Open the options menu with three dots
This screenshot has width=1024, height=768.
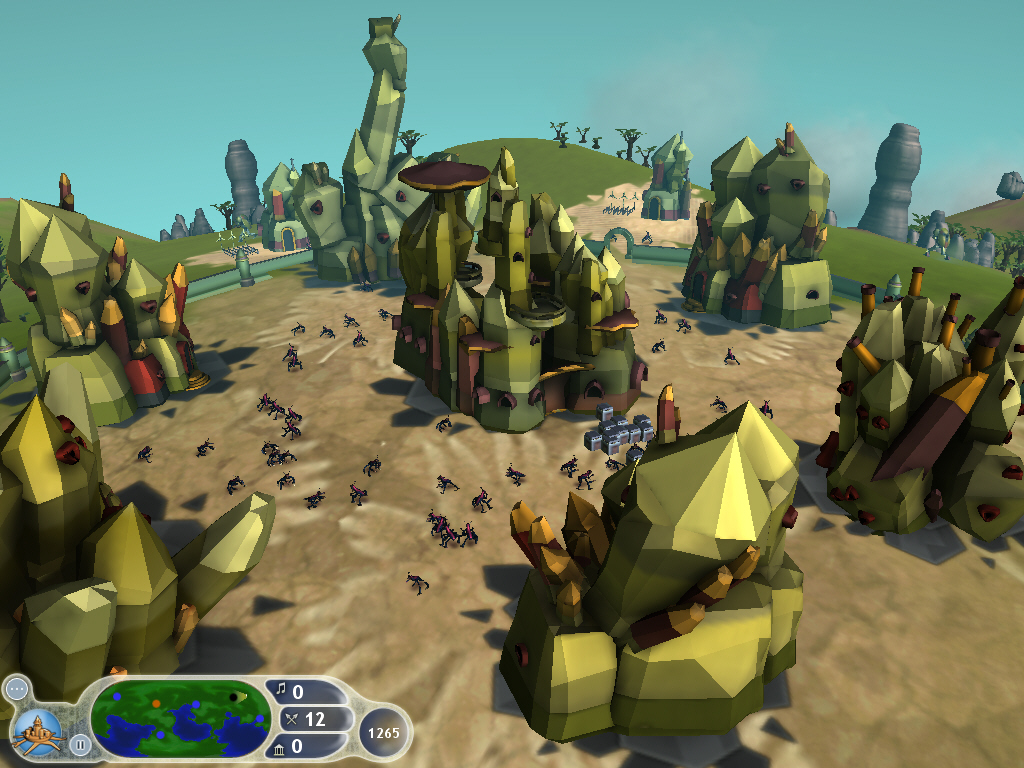click(x=17, y=689)
